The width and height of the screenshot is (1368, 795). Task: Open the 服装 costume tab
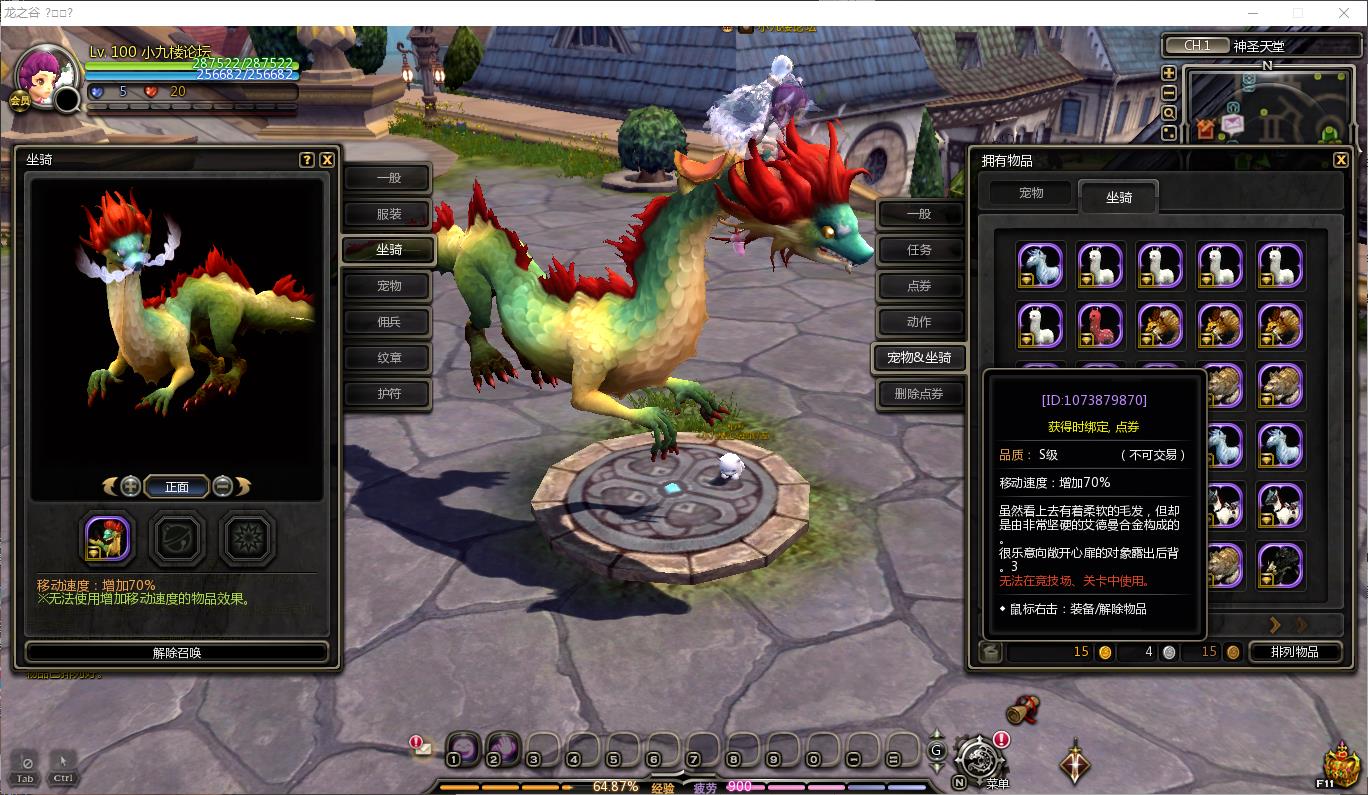388,214
